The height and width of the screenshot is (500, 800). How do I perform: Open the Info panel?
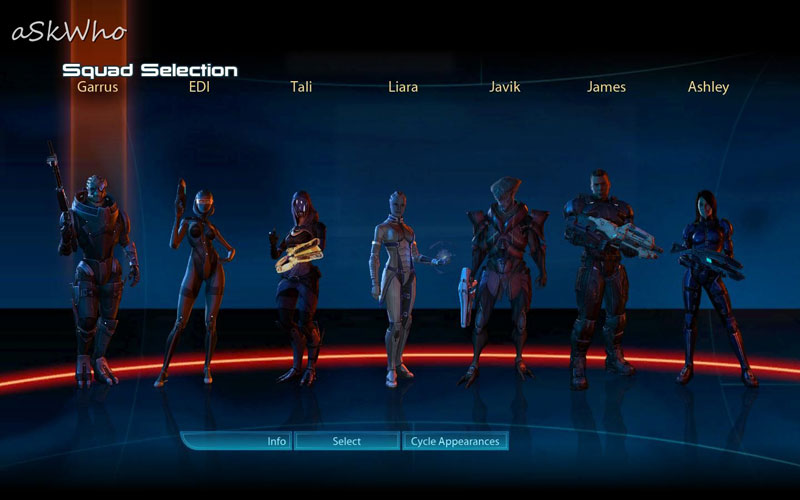(276, 441)
